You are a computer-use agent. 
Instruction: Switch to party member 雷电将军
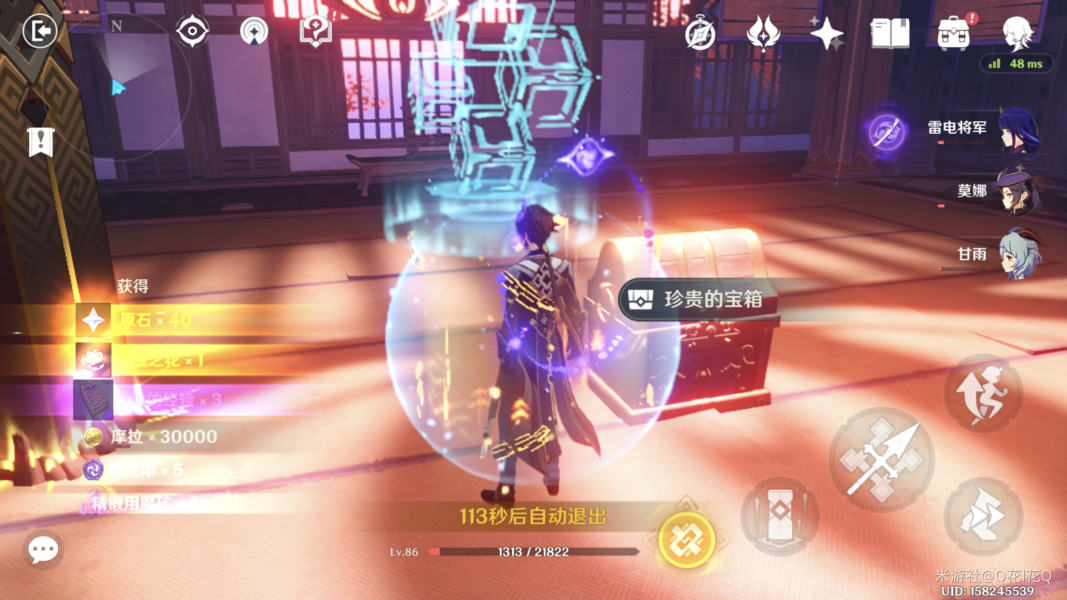(1018, 130)
